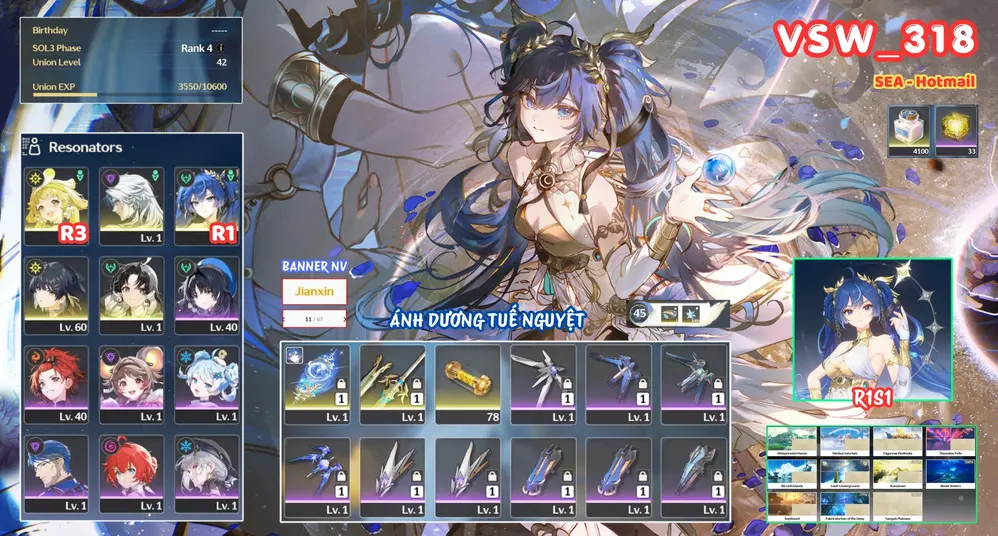Select the yellow-haired resonator marked R3
Viewport: 998px width, 536px height.
58,208
